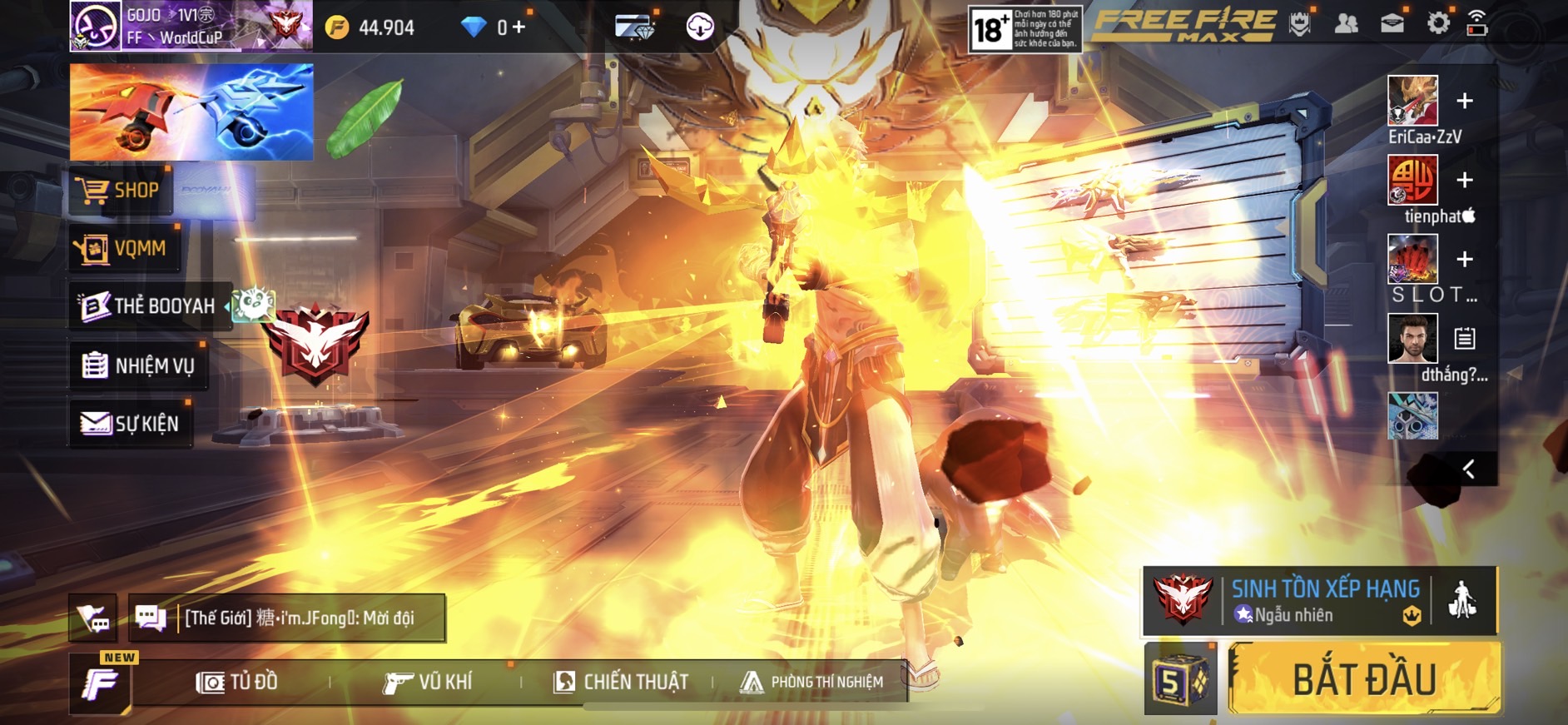Invite tienphat to the team
Screen dimensions: 1568x725
(1465, 180)
